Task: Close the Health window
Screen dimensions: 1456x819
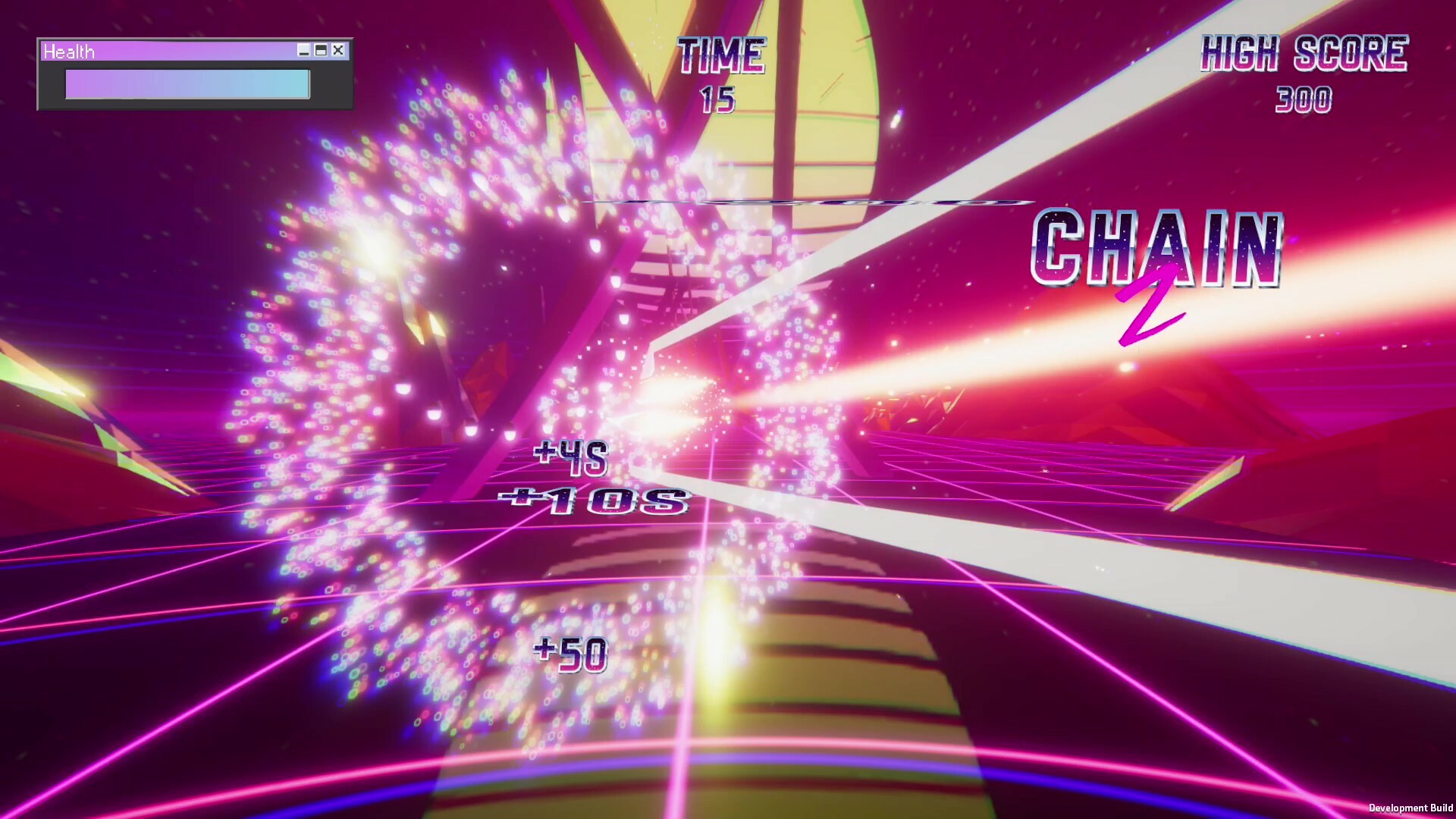Action: [x=337, y=51]
